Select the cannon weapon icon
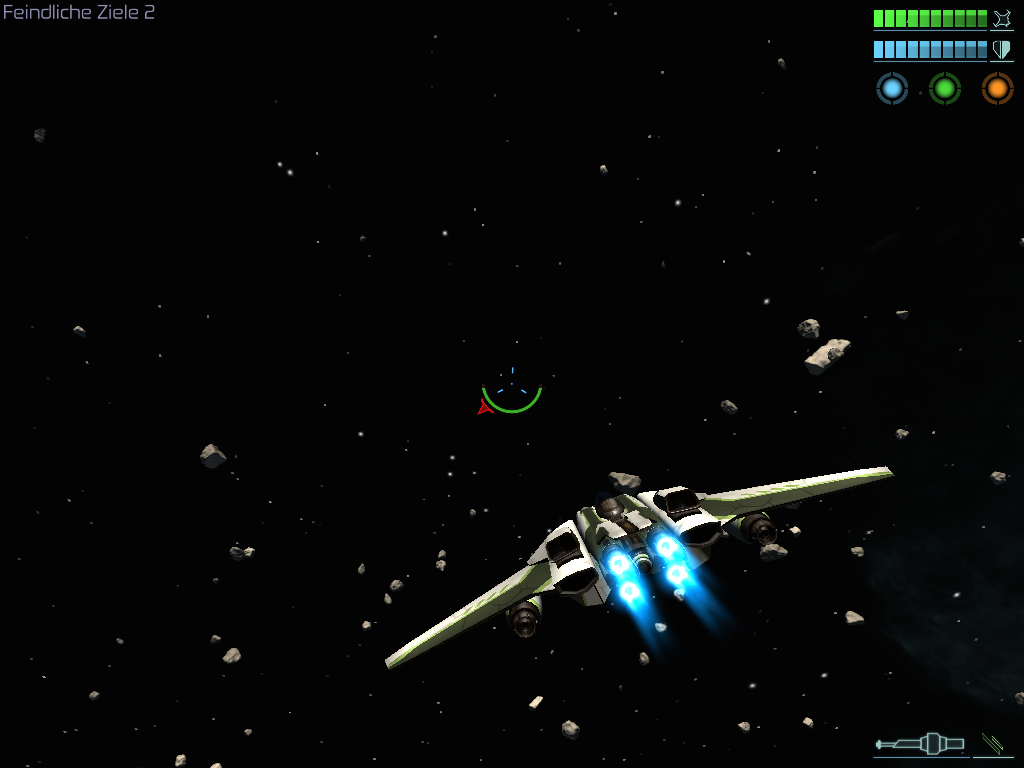The height and width of the screenshot is (768, 1024). pos(920,743)
